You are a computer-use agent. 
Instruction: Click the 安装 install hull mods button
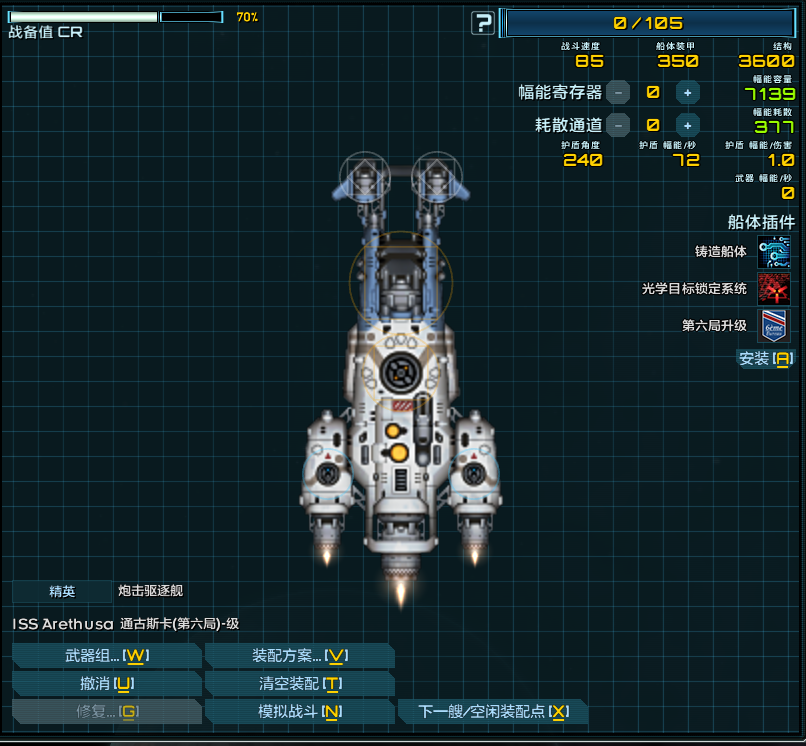(765, 358)
